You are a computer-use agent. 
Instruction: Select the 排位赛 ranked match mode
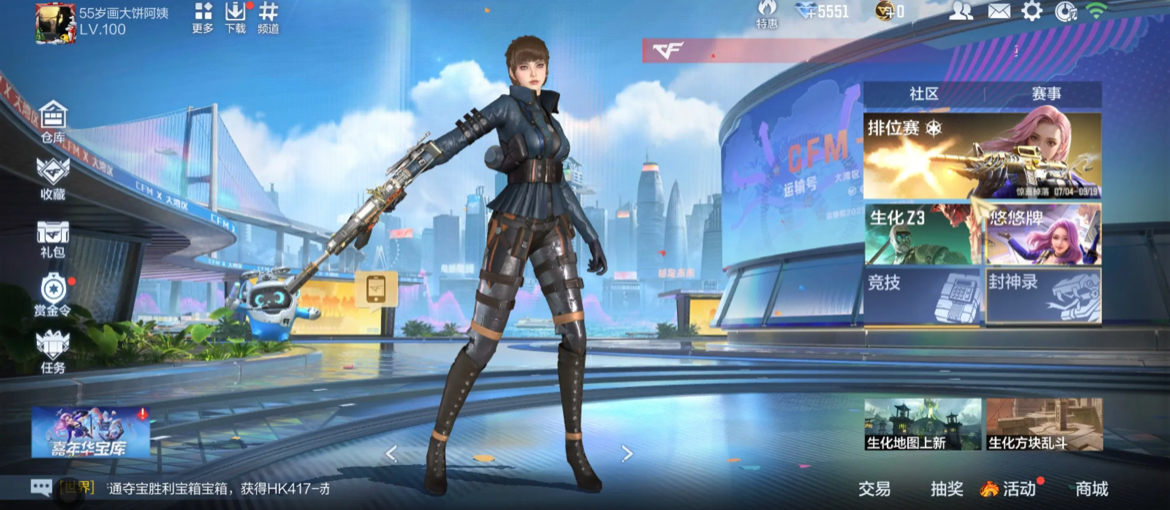click(x=982, y=156)
